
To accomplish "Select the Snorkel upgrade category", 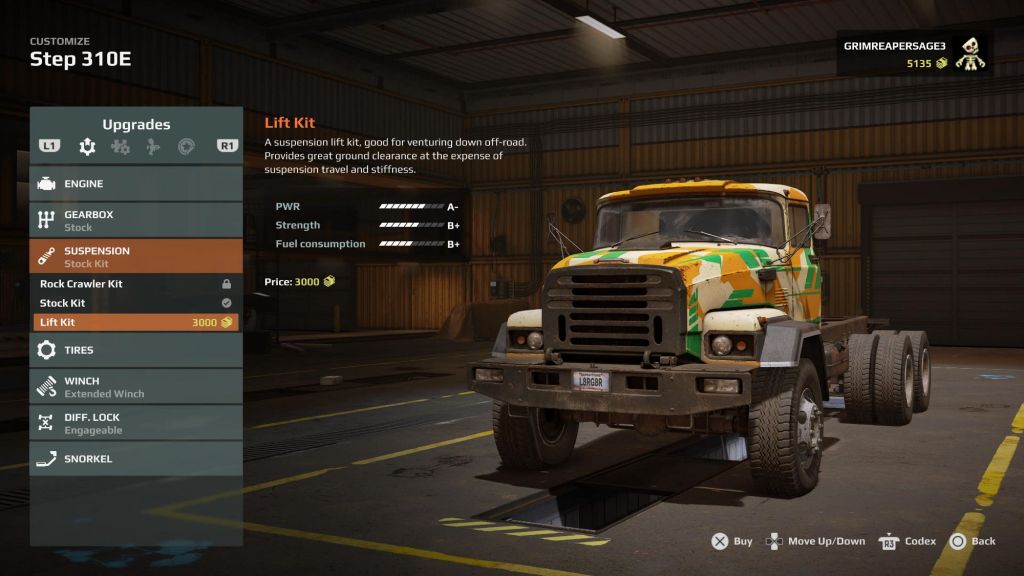I will 136,459.
